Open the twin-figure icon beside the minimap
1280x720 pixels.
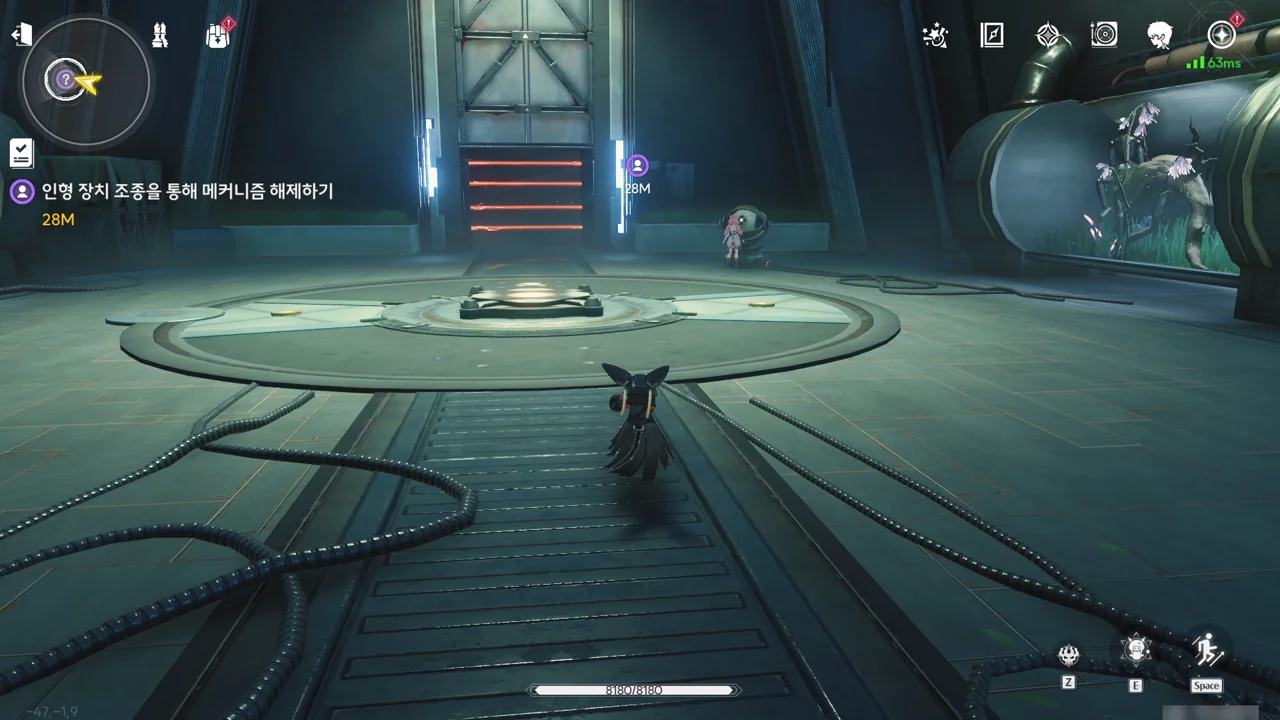pos(160,35)
